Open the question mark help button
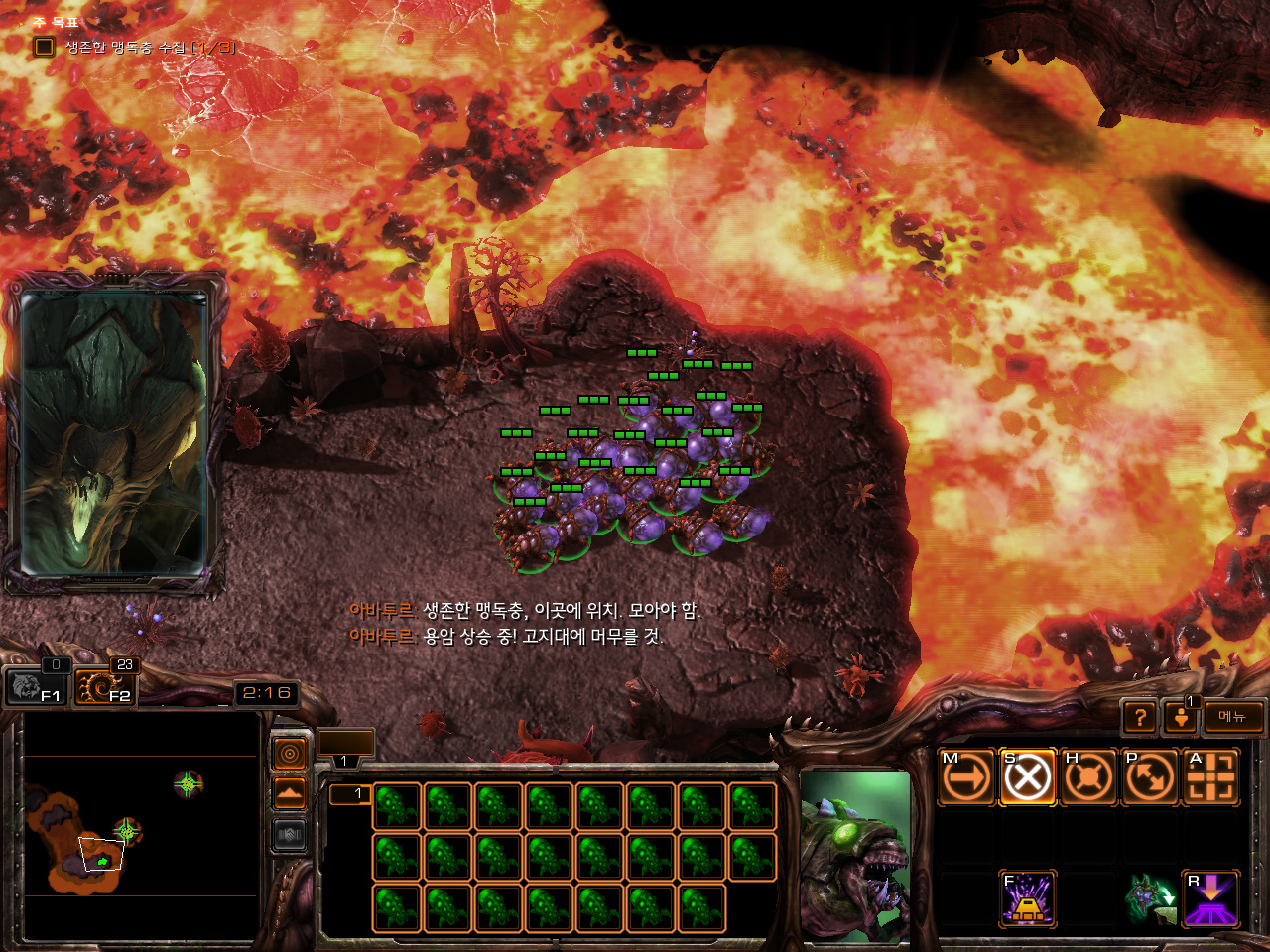This screenshot has width=1270, height=952. [1140, 717]
